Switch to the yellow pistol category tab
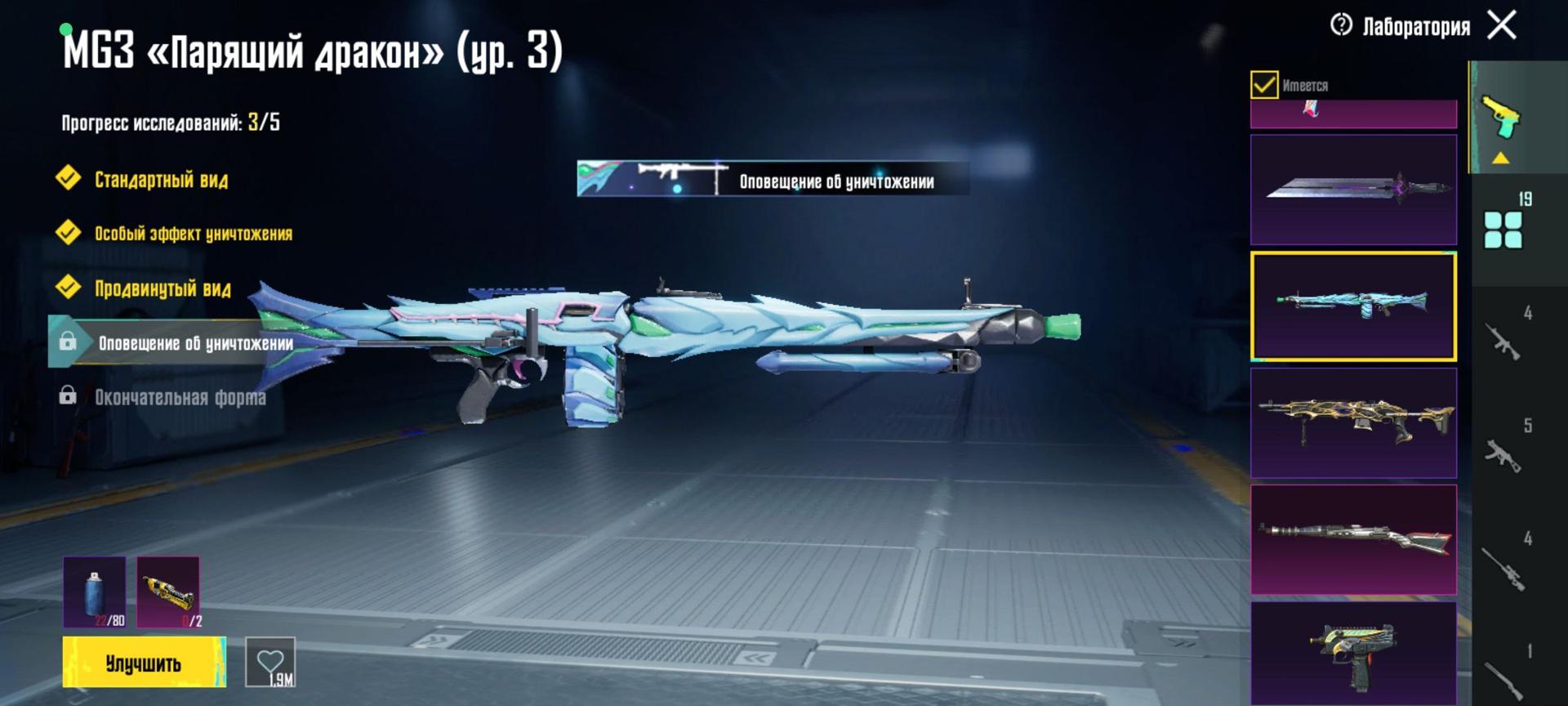The image size is (1568, 706). click(1503, 120)
